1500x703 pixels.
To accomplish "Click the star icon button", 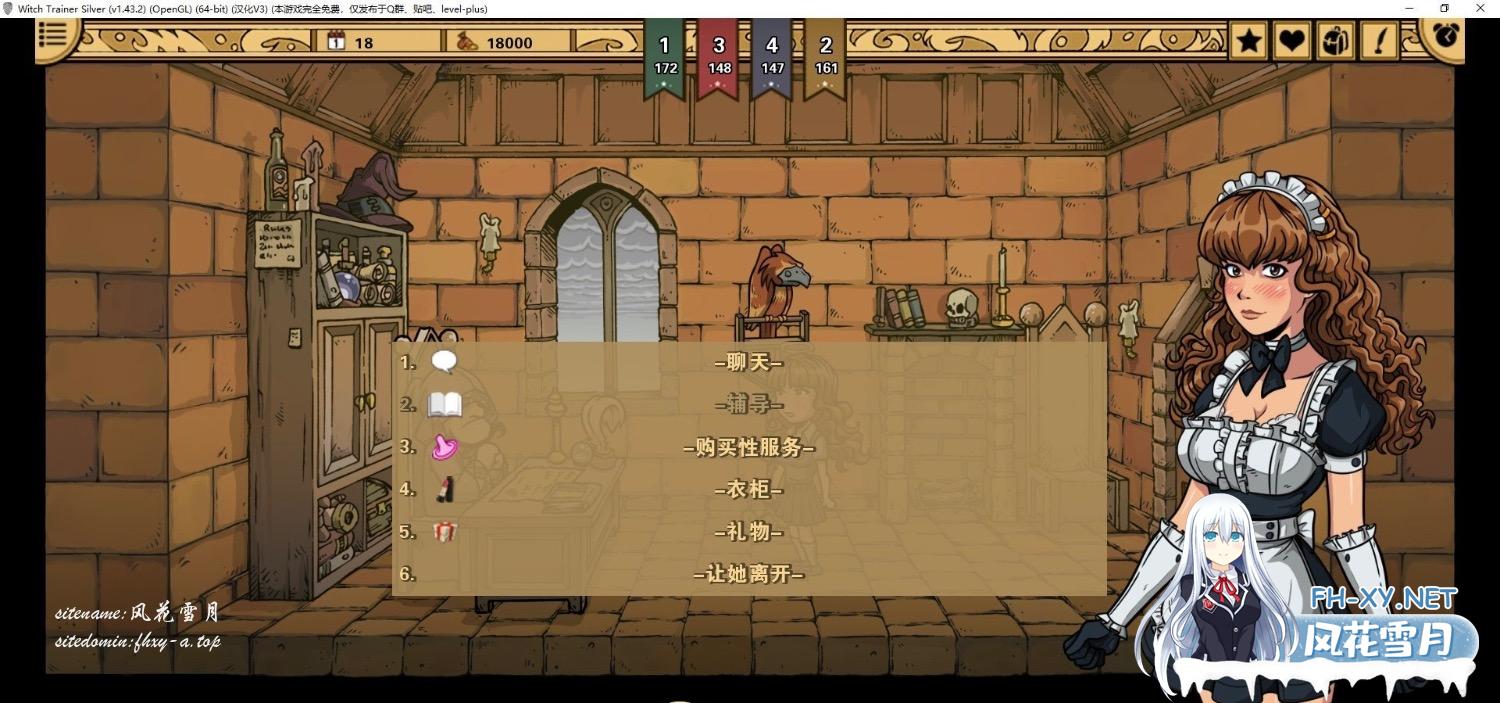I will pos(1248,41).
